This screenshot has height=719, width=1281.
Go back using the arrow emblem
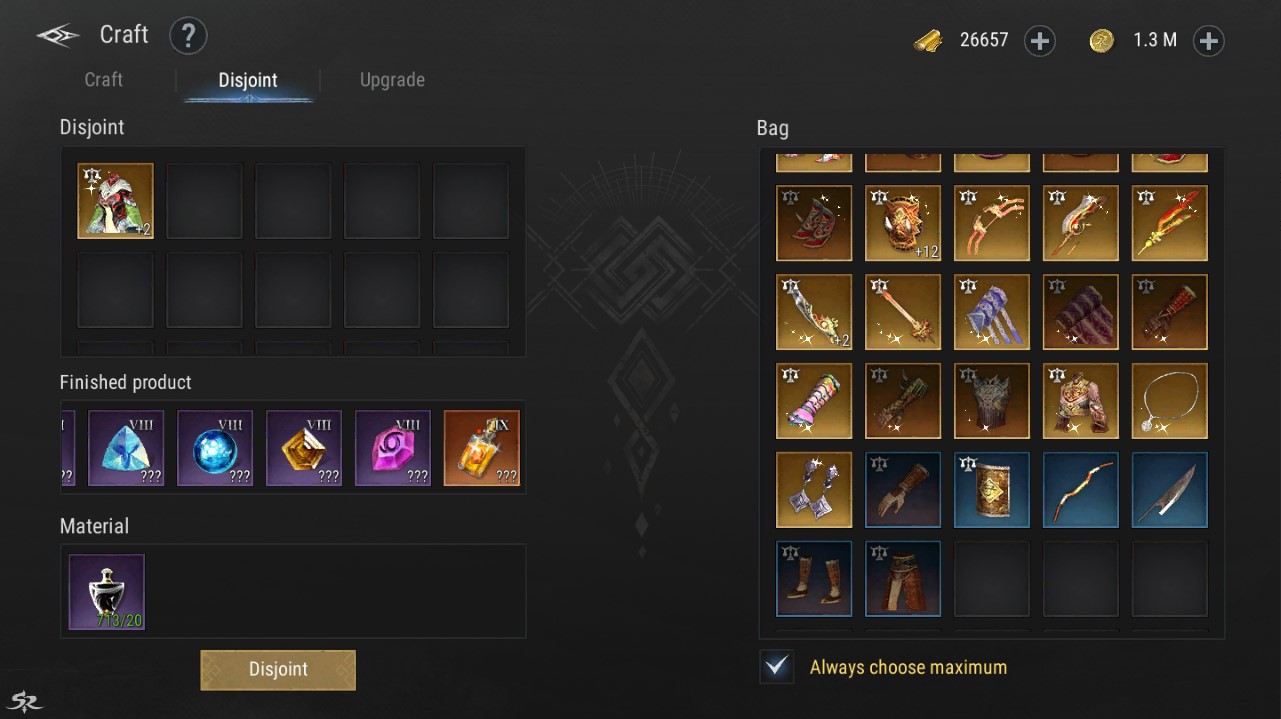tap(58, 36)
